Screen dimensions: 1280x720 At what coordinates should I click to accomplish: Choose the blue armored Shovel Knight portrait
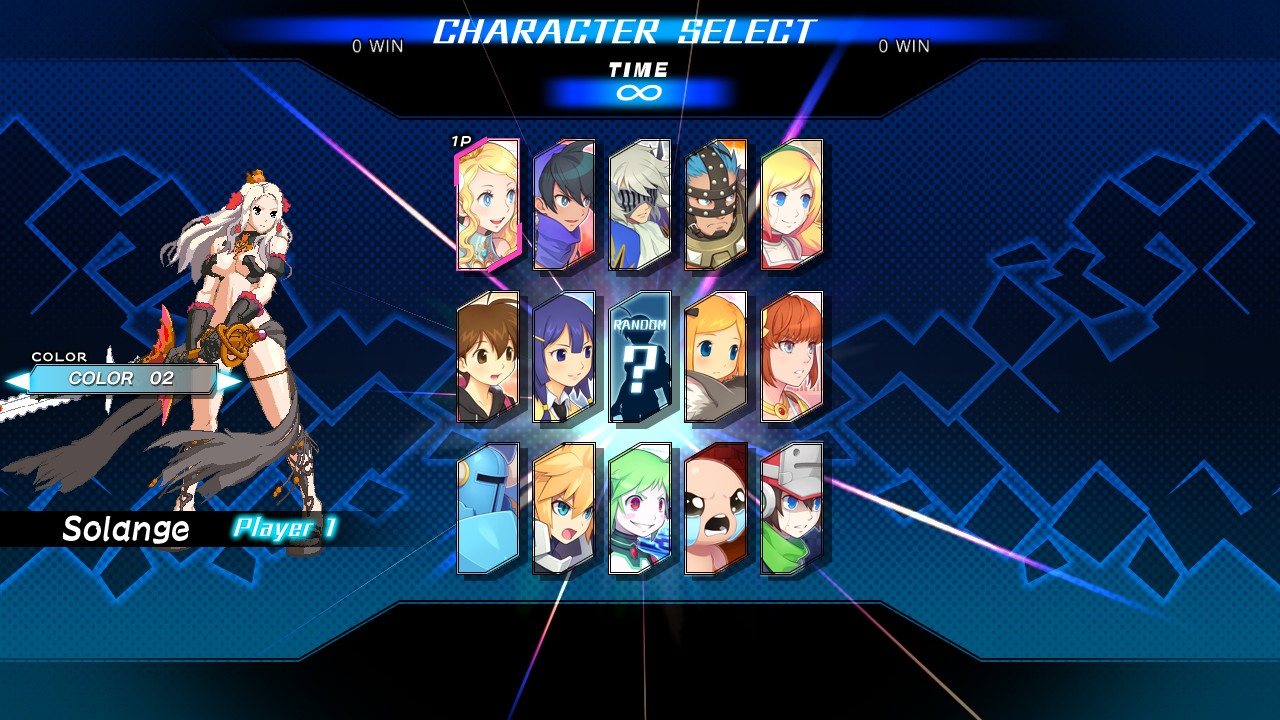[488, 509]
